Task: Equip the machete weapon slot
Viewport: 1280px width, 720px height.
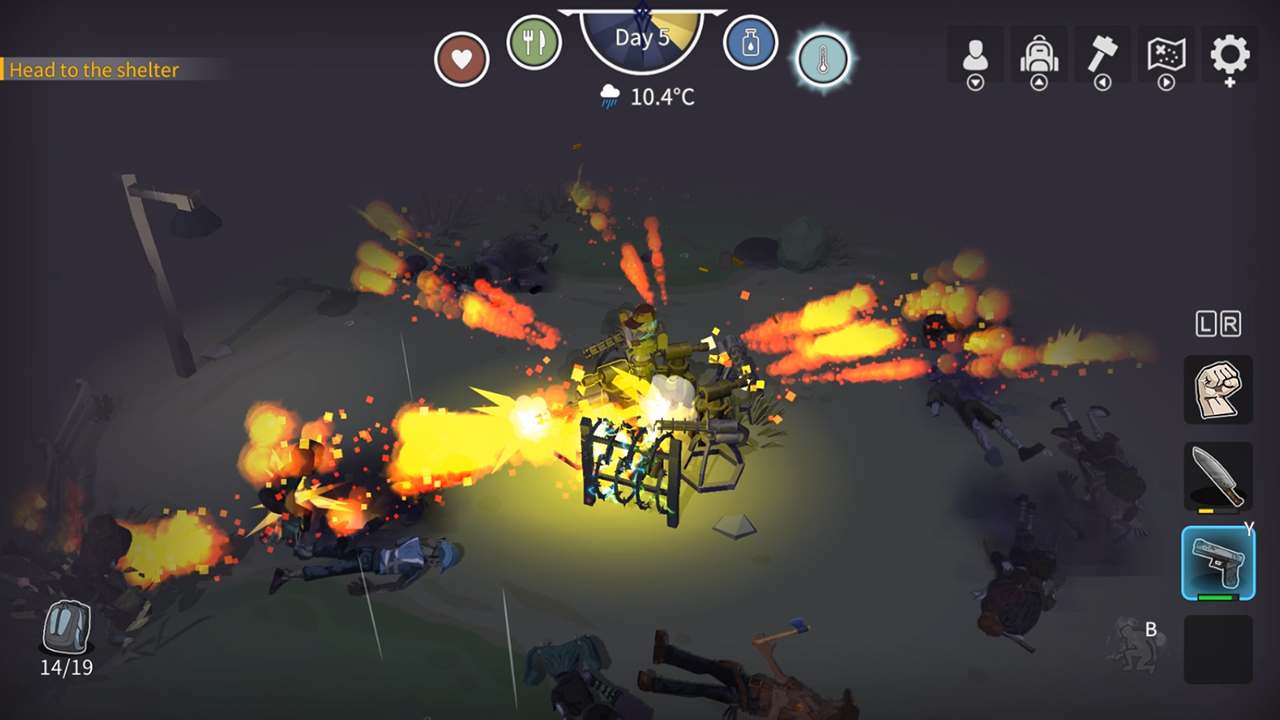Action: tap(1218, 476)
